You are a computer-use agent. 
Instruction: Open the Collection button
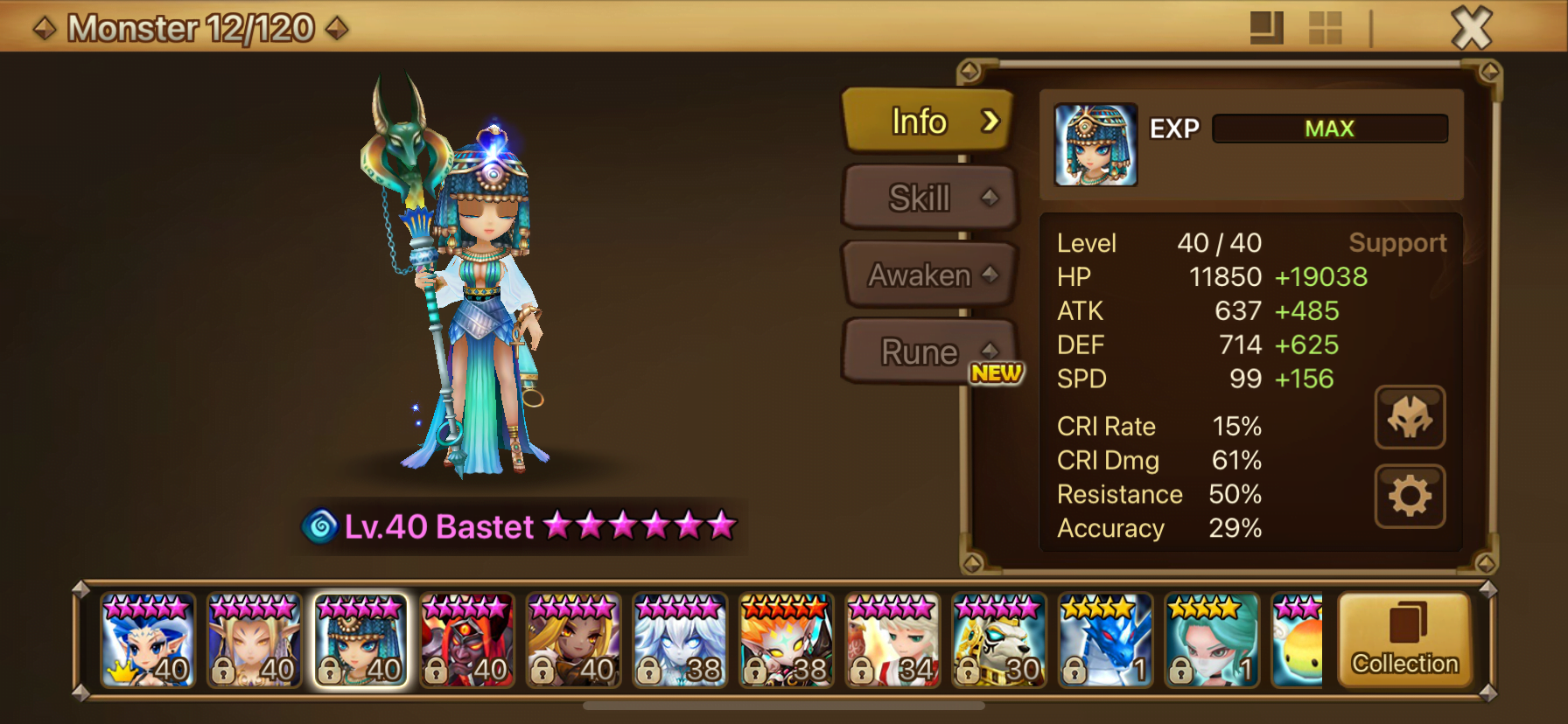click(1405, 641)
